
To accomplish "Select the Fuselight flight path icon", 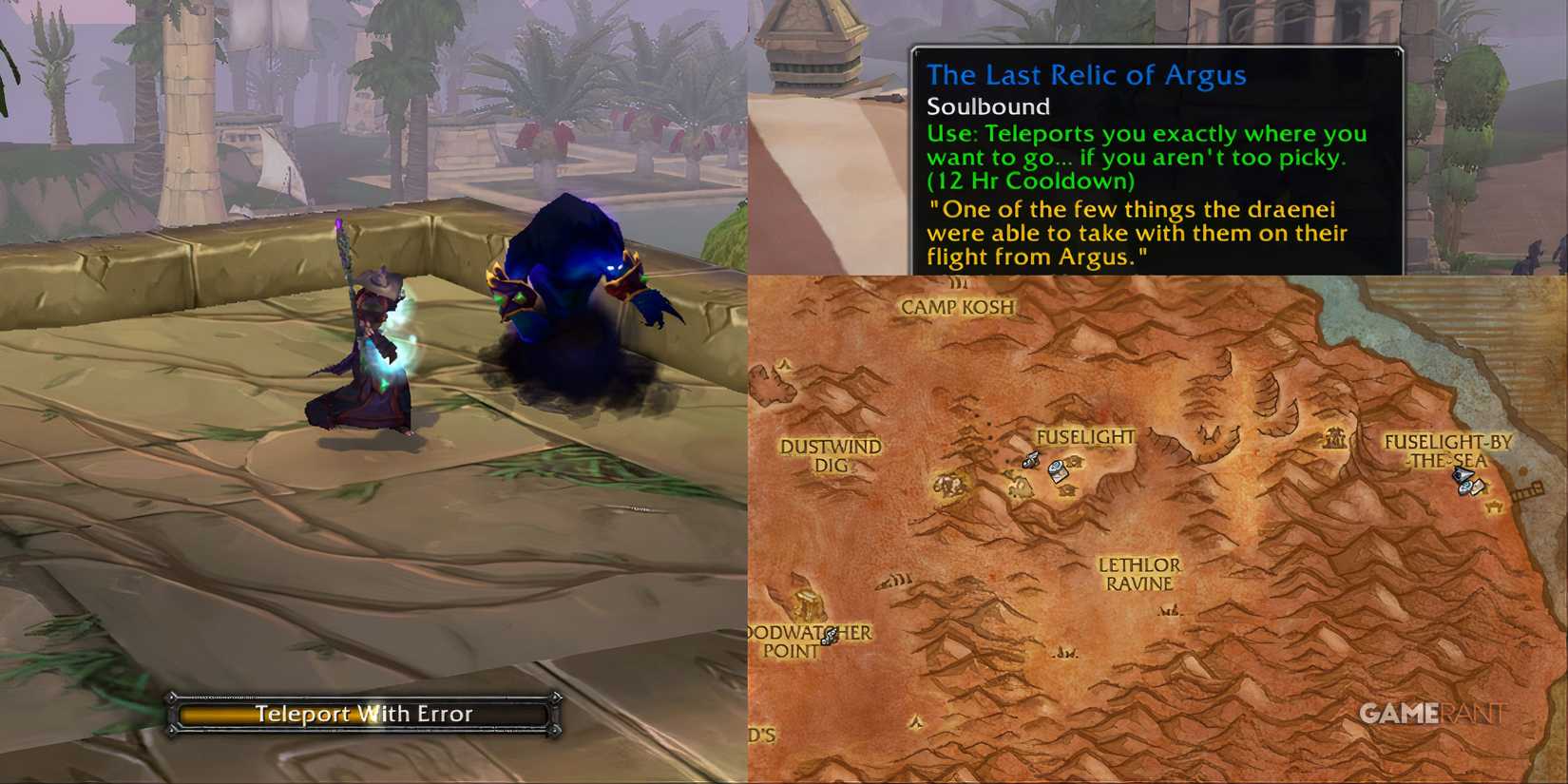I will (1031, 461).
